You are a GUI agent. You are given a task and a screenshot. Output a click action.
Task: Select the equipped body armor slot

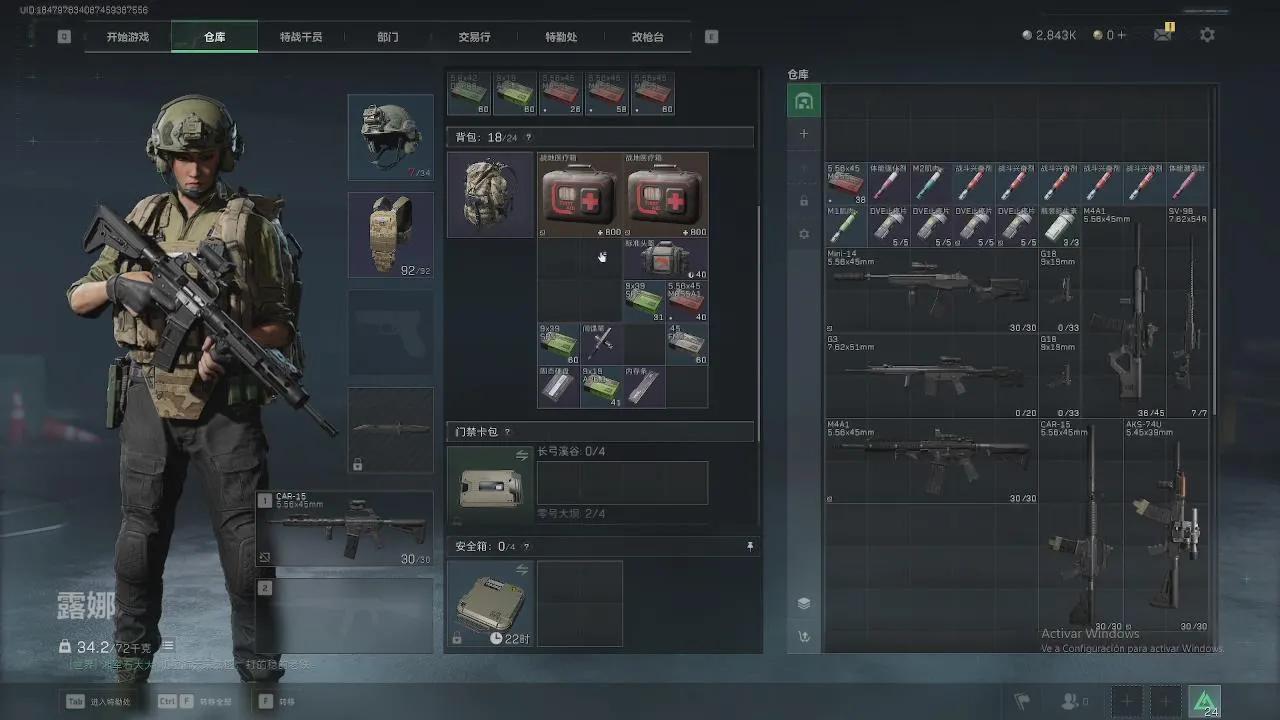click(390, 234)
